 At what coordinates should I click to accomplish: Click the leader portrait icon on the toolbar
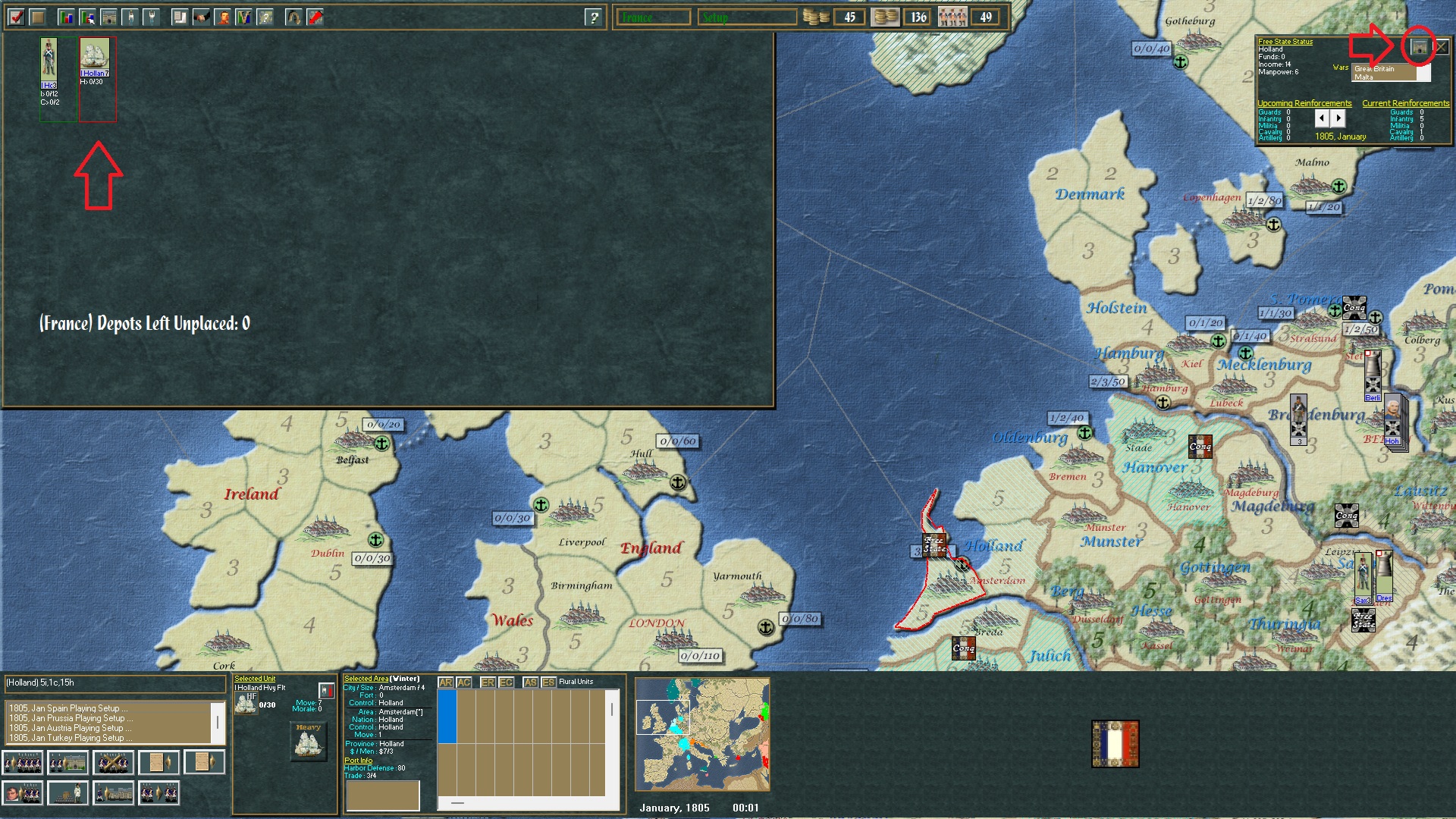point(224,17)
